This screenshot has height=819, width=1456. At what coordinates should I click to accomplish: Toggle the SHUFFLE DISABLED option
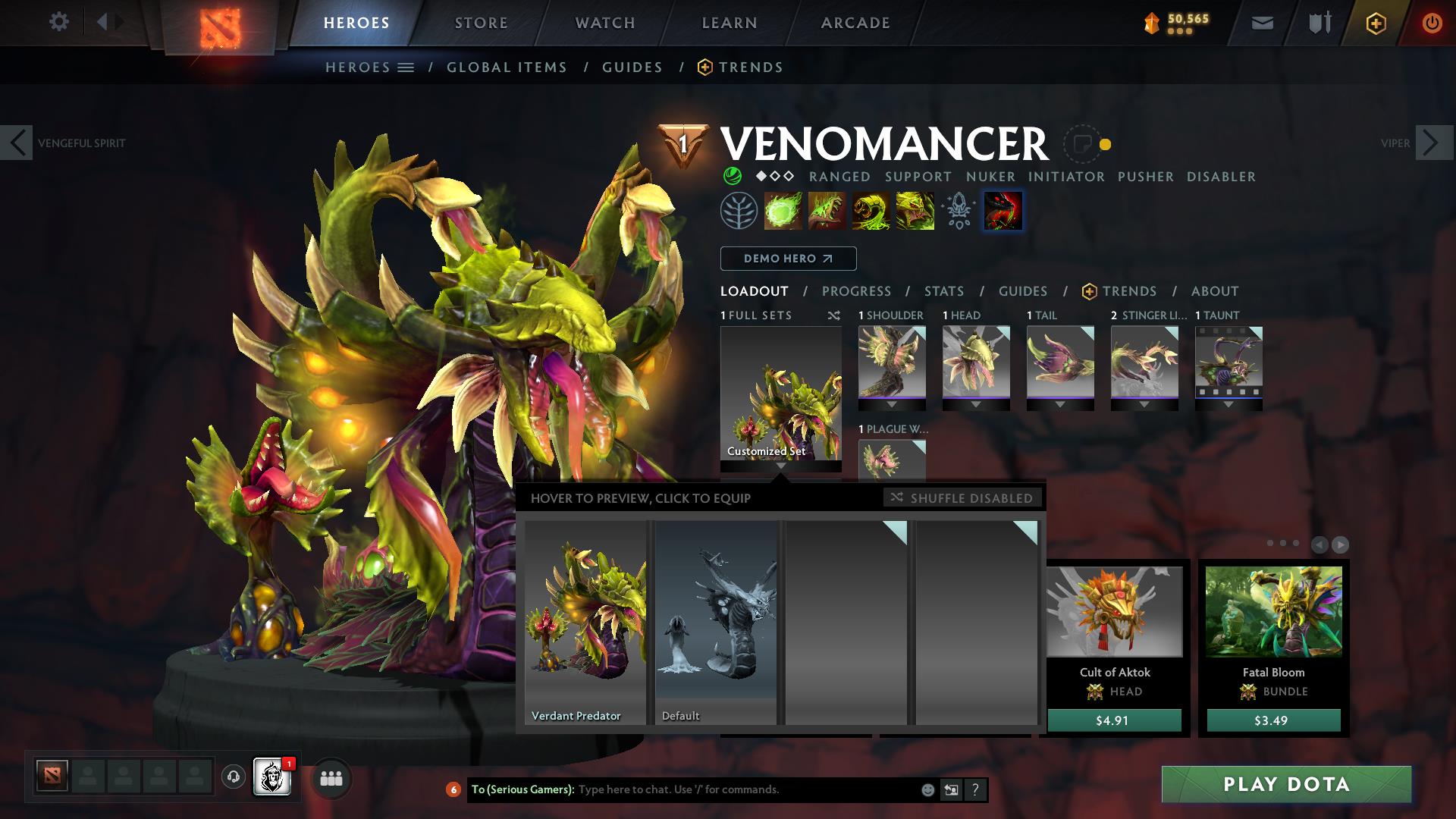pyautogui.click(x=962, y=498)
